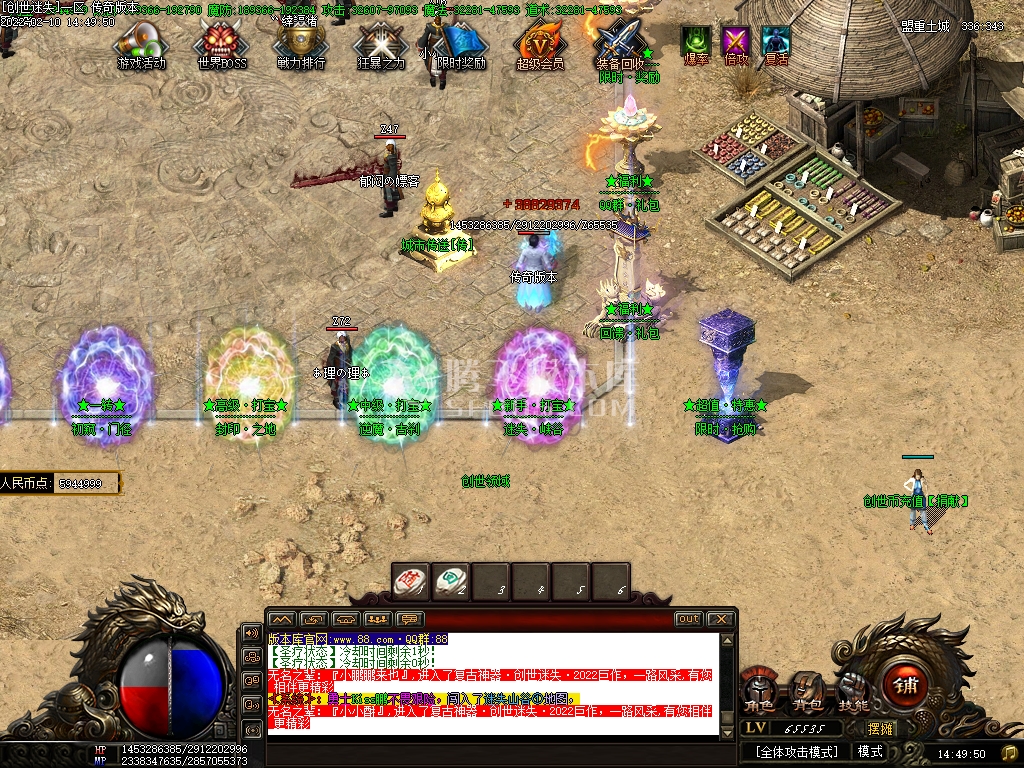Open the 装备回收 equipment recycling

(621, 43)
